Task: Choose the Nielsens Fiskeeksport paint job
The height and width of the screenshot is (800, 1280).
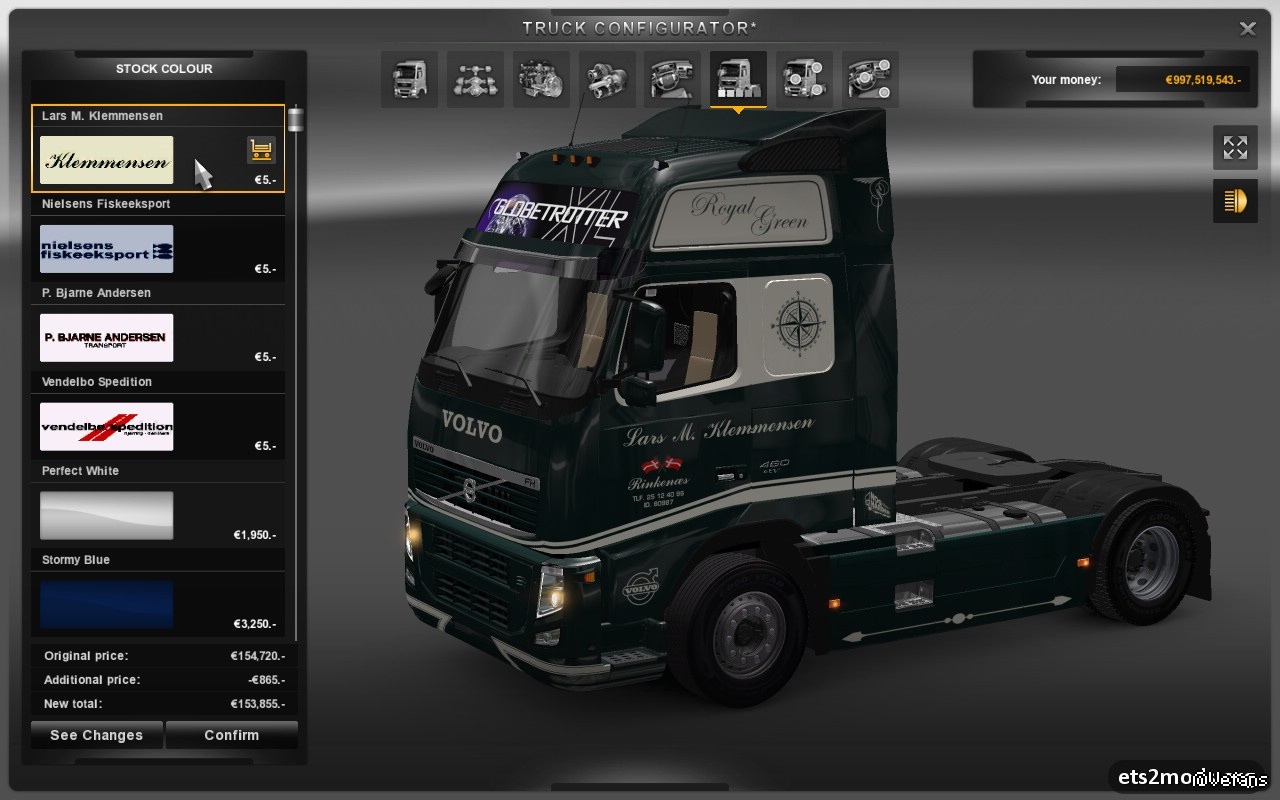Action: coord(106,249)
